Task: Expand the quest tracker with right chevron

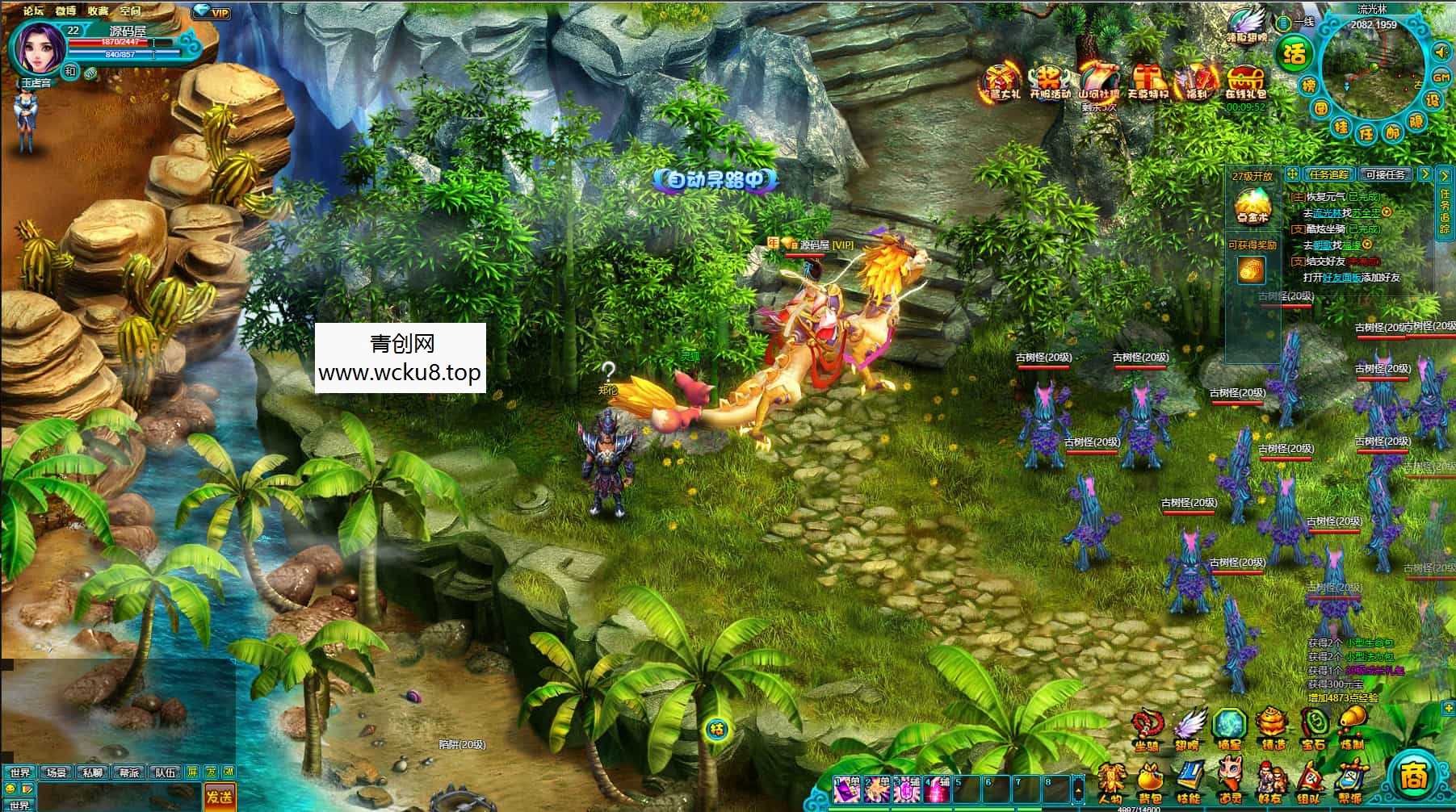Action: tap(1425, 174)
